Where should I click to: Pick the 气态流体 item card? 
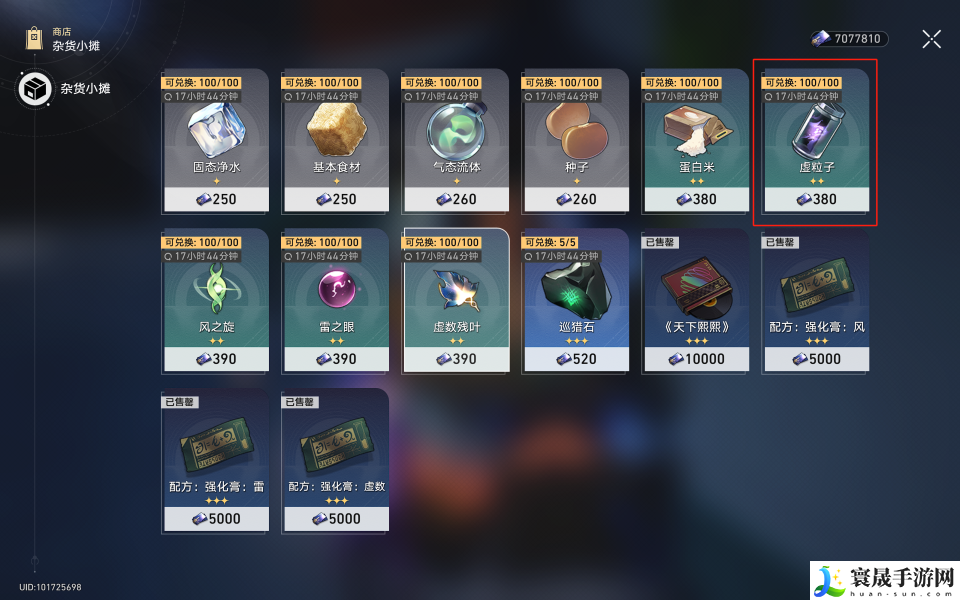pyautogui.click(x=455, y=140)
